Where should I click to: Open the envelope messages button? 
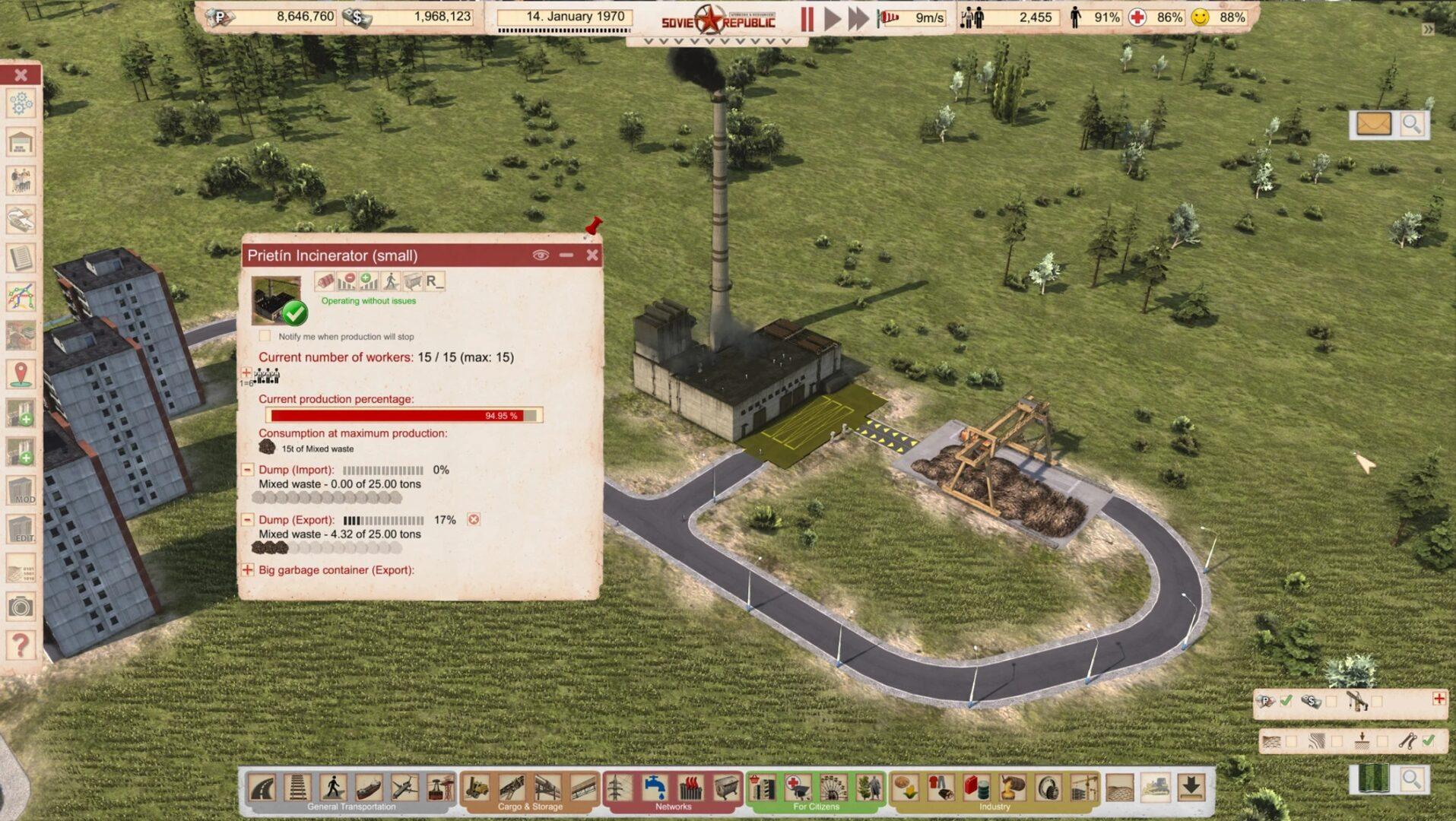(x=1374, y=124)
